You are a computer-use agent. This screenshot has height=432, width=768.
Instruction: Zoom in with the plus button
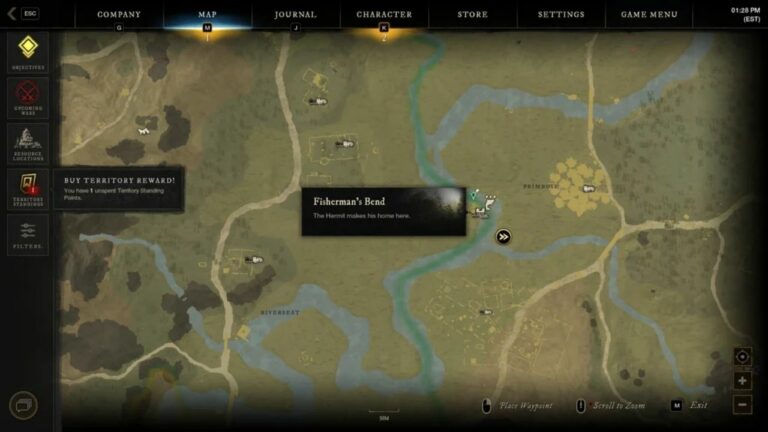coord(742,381)
